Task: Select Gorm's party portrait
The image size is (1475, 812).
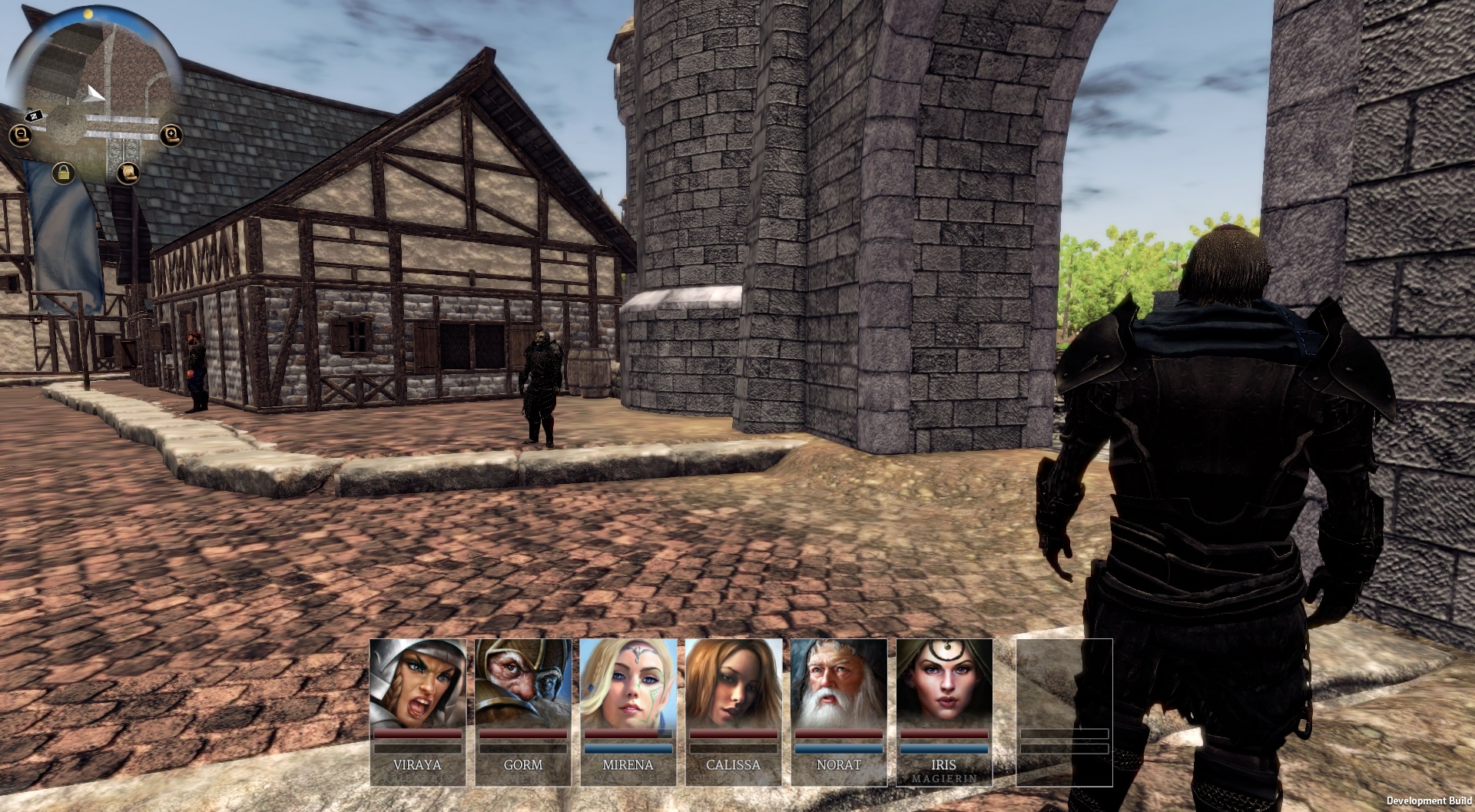Action: coord(522,684)
